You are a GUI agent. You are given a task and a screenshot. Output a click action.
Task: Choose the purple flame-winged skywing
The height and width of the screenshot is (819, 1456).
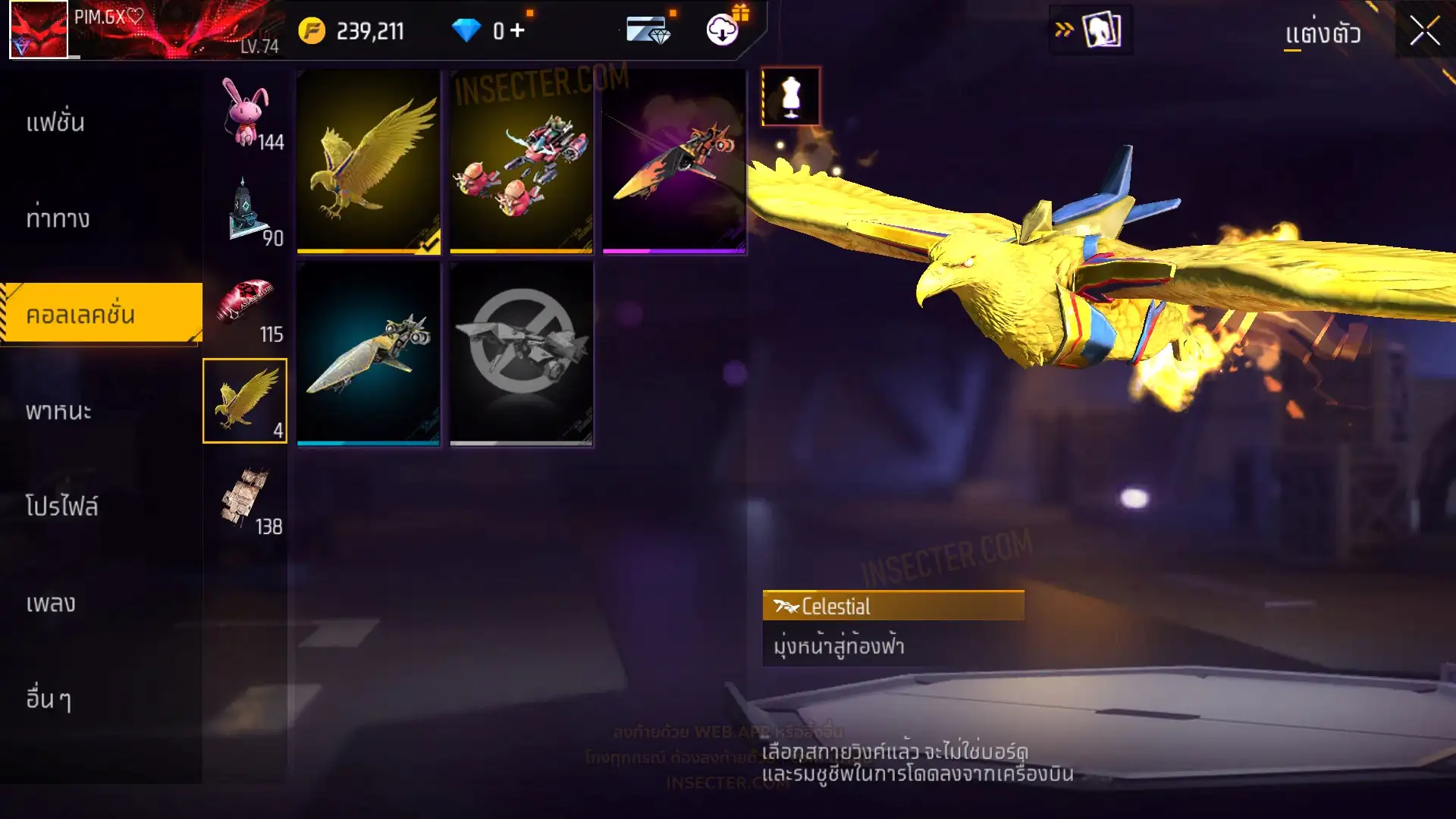point(674,161)
